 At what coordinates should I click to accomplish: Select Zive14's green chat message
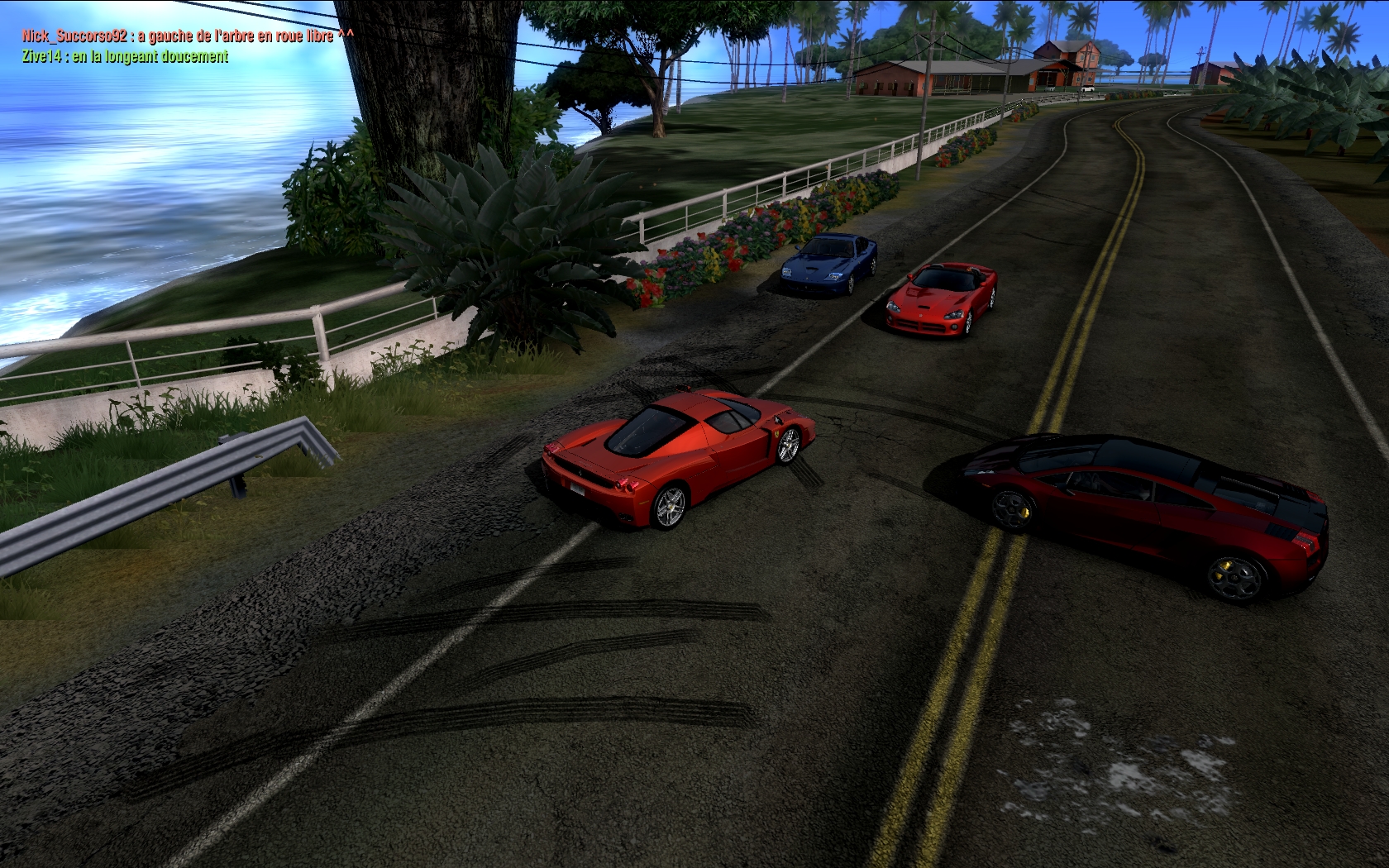coord(126,57)
